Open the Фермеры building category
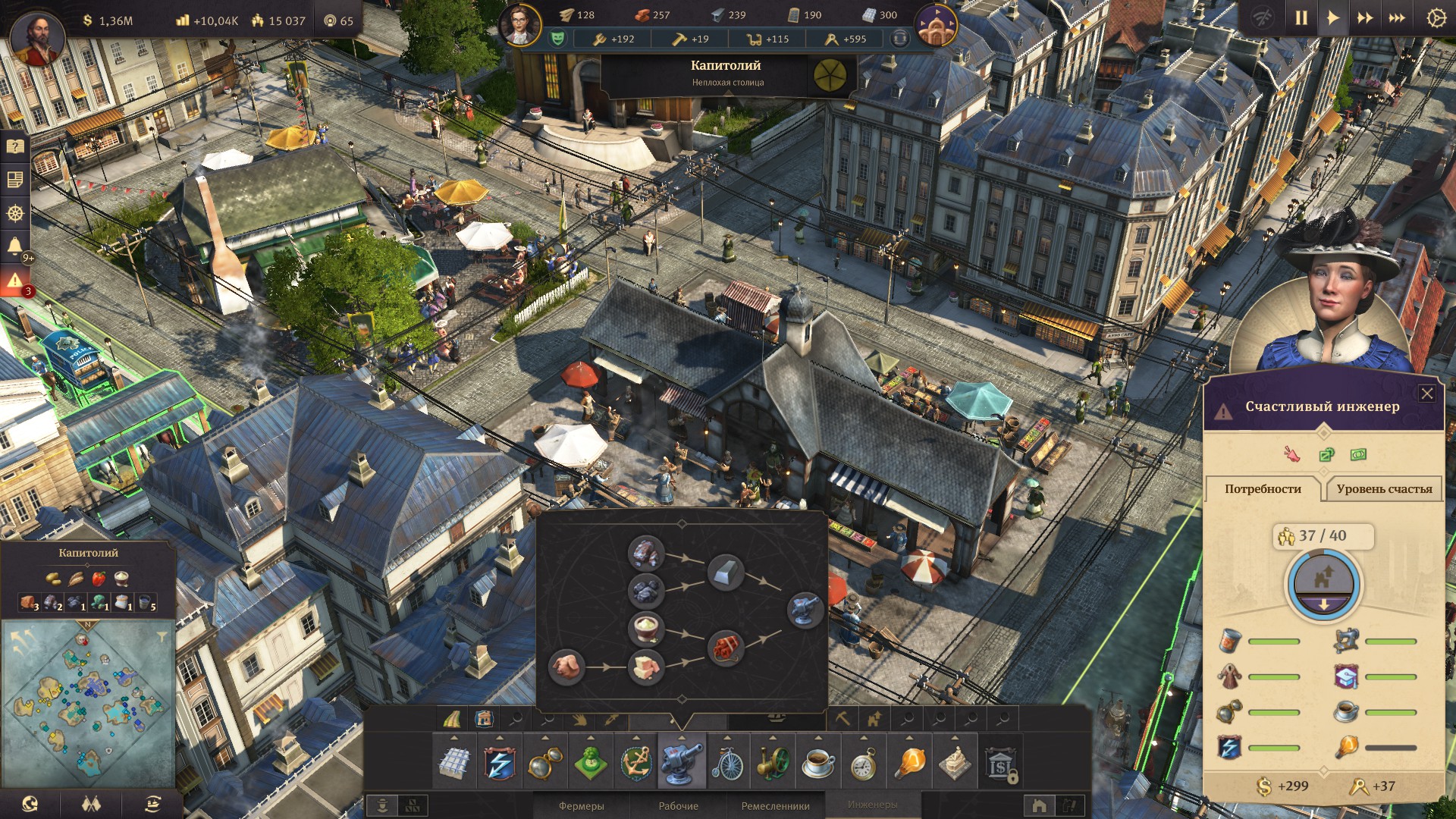 click(581, 805)
